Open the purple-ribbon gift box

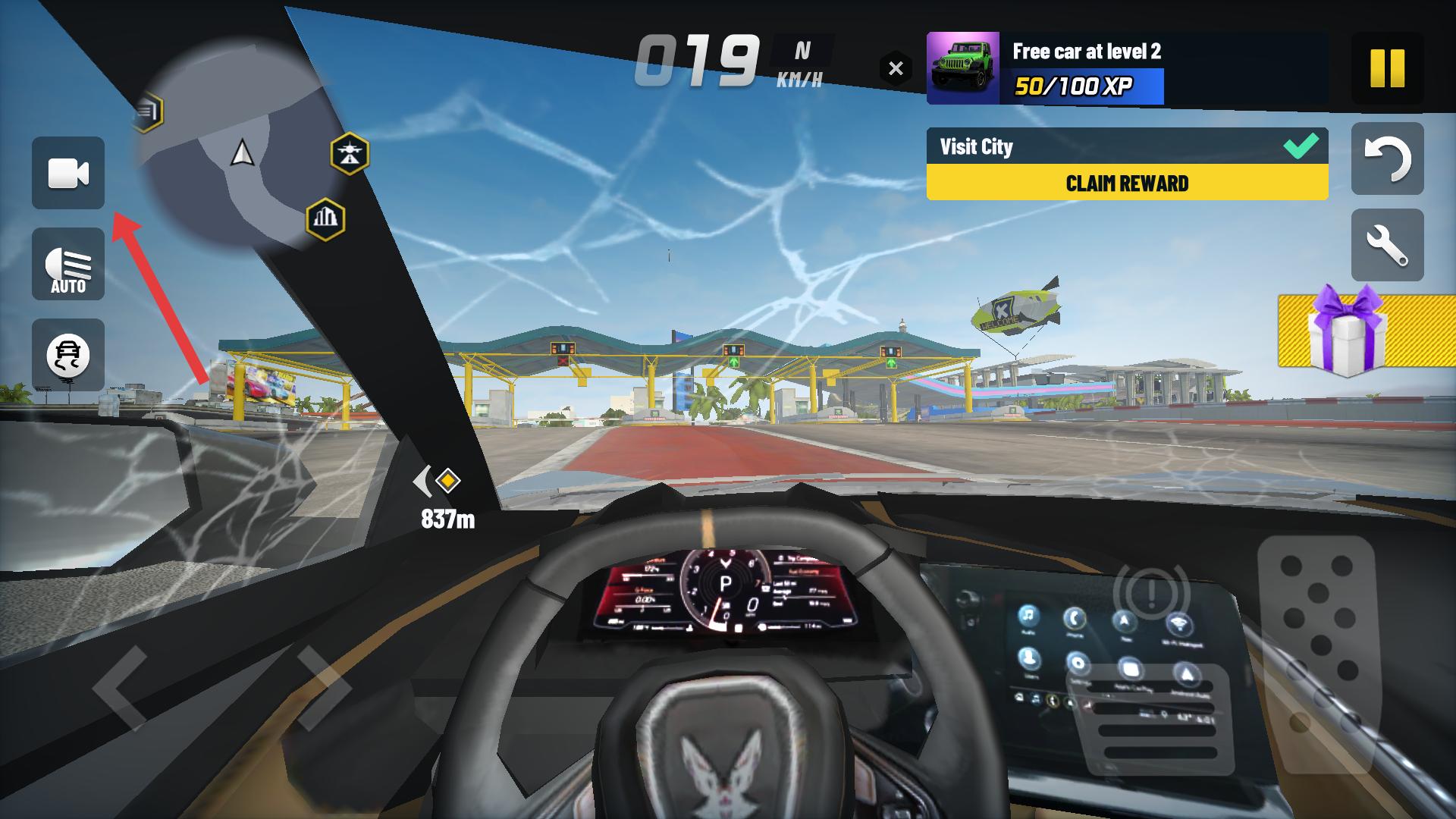(x=1347, y=332)
